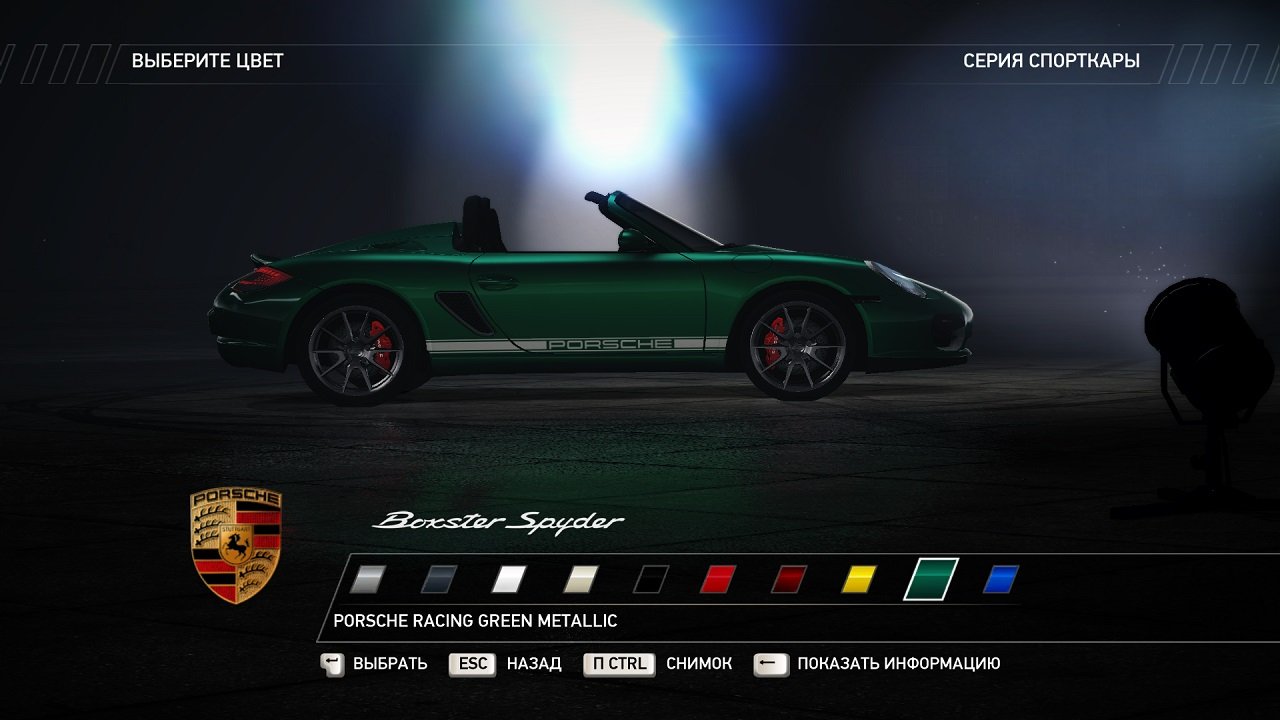The image size is (1280, 720).
Task: Click the Boxster Spyder signature logo
Action: click(498, 518)
